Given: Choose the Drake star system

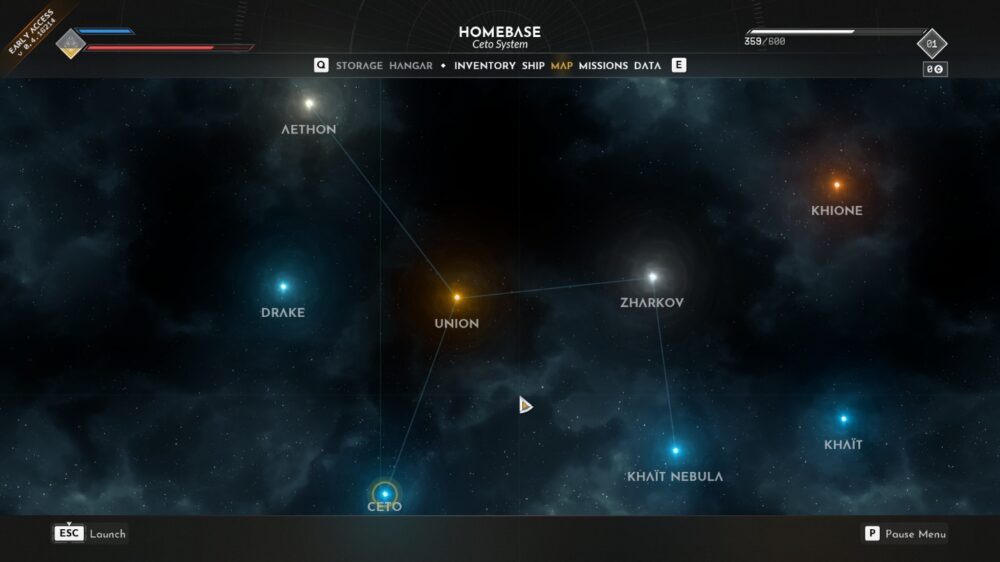Looking at the screenshot, I should 283,287.
